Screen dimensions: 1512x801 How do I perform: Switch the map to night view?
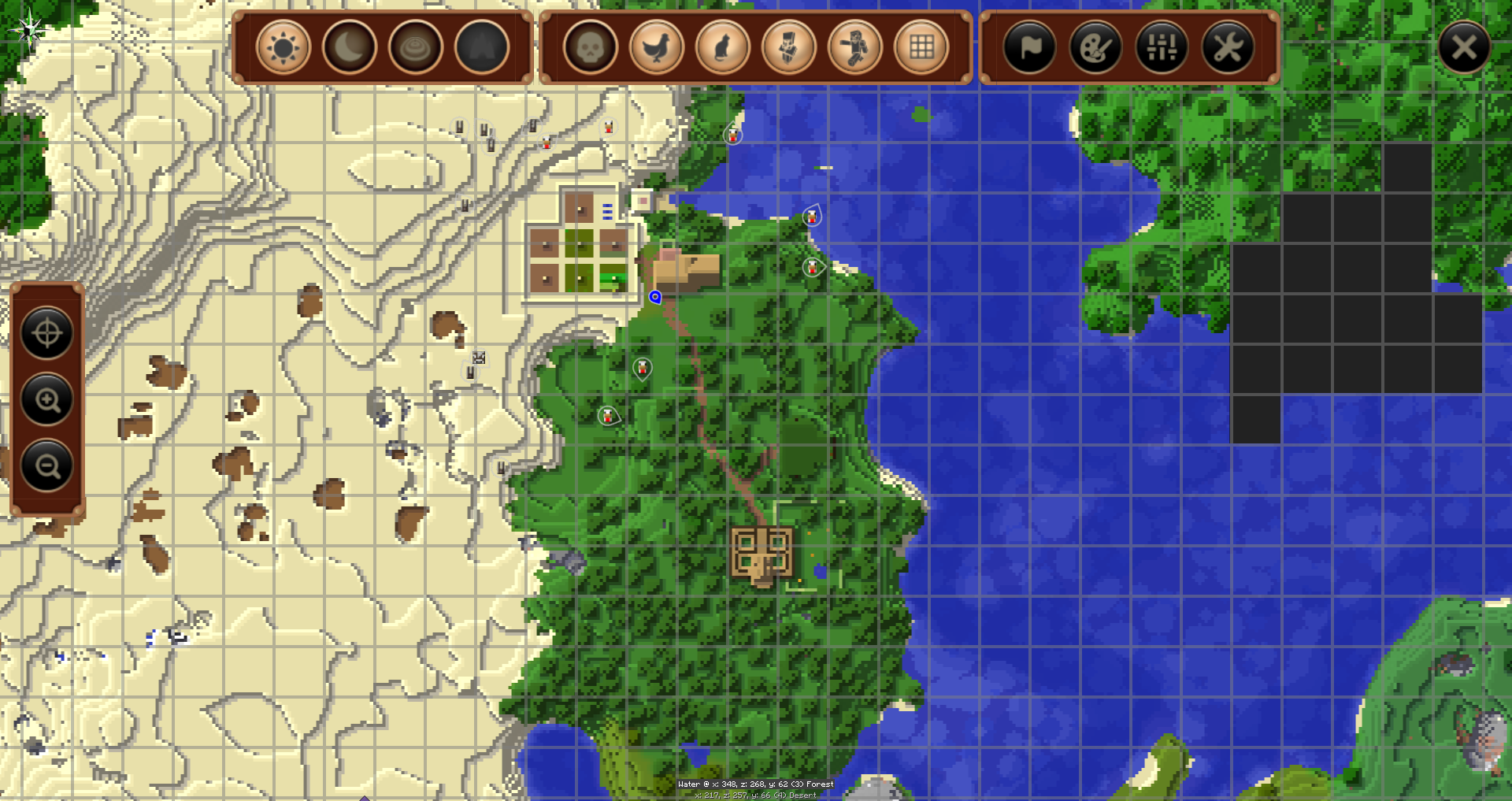point(349,48)
